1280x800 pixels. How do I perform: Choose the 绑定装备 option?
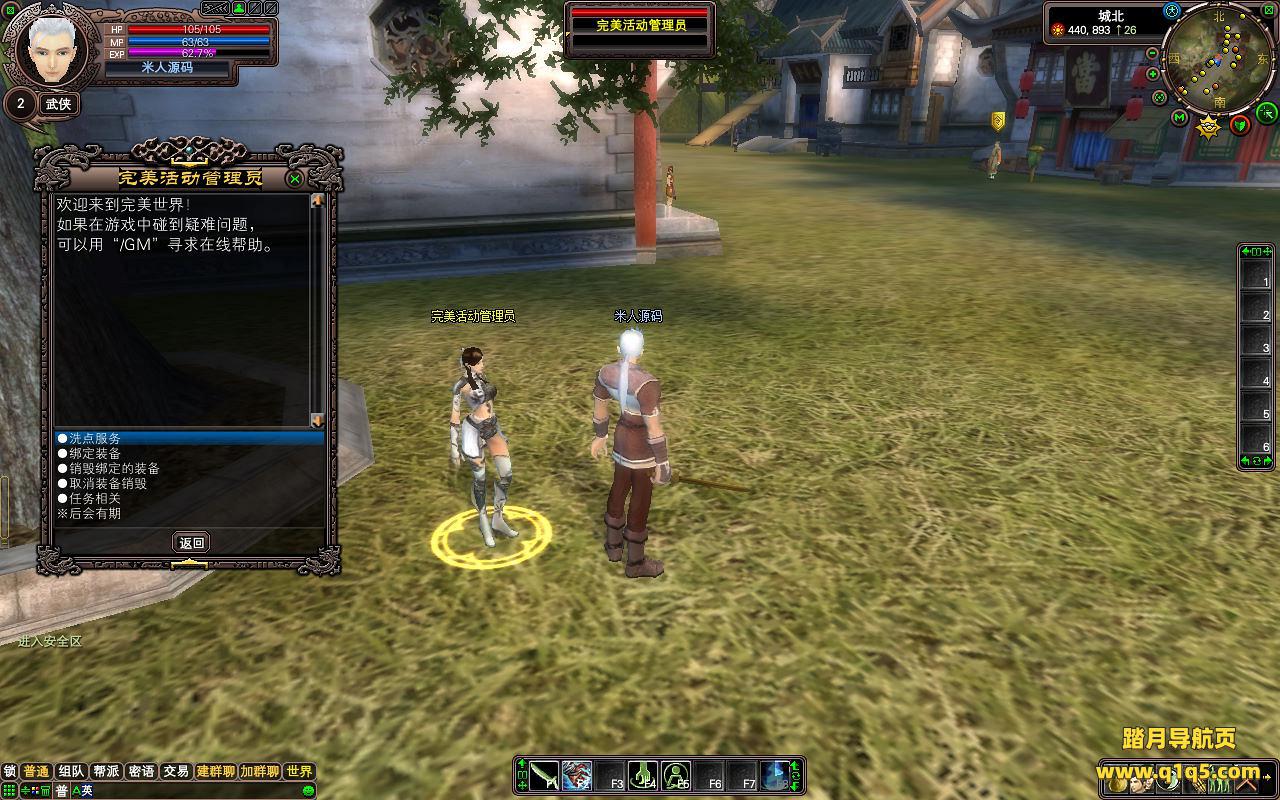tap(95, 453)
